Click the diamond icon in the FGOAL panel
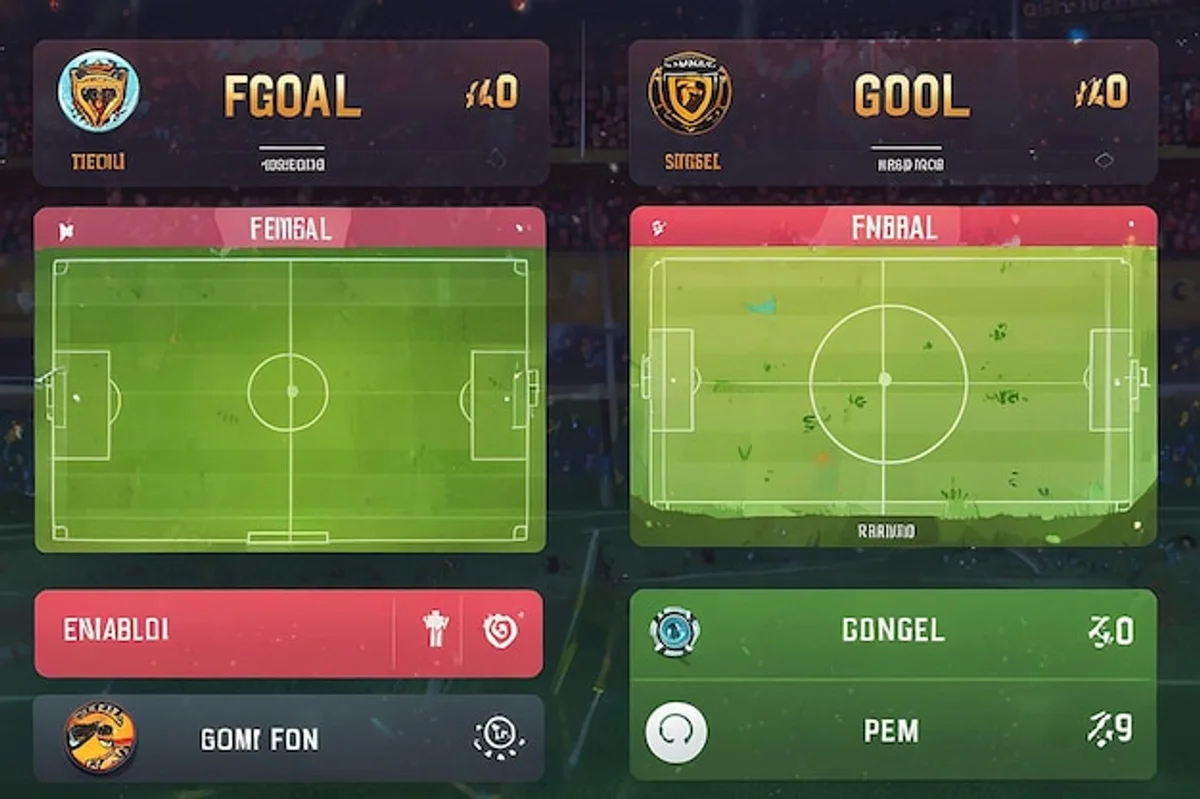Viewport: 1200px width, 799px height. 496,157
